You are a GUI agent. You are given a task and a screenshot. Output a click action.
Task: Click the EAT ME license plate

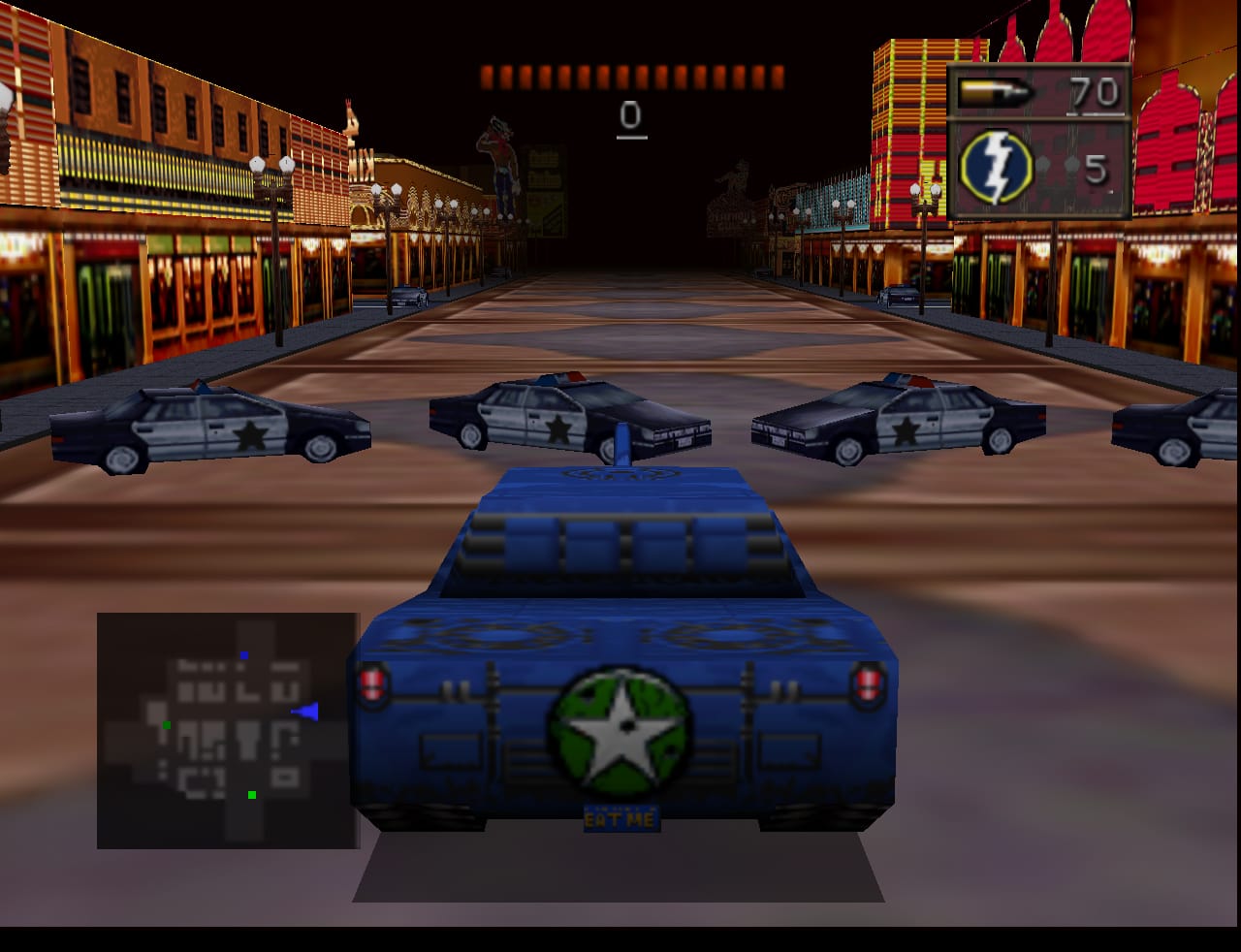620,817
